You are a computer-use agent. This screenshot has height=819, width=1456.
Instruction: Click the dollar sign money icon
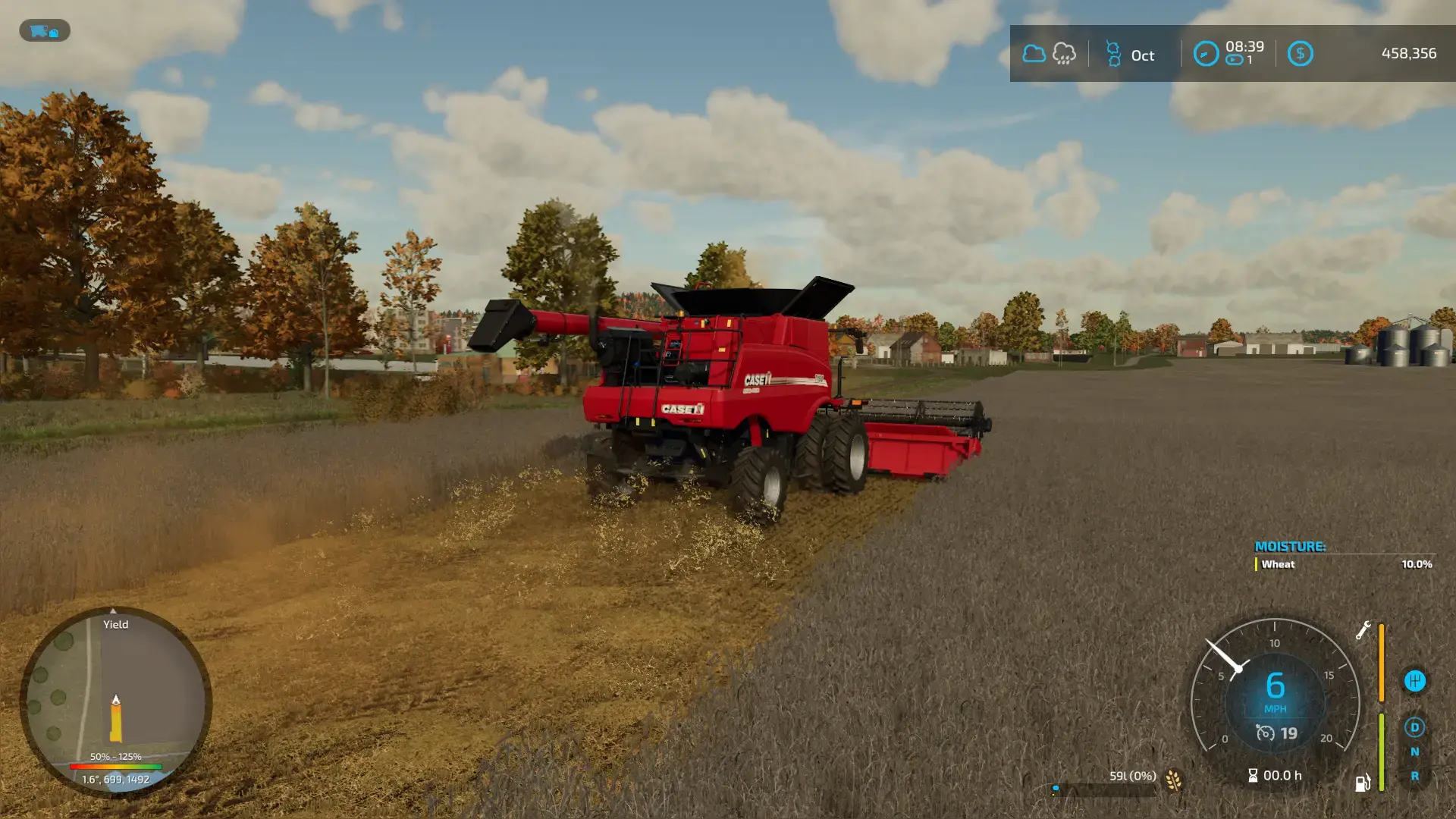tap(1300, 54)
